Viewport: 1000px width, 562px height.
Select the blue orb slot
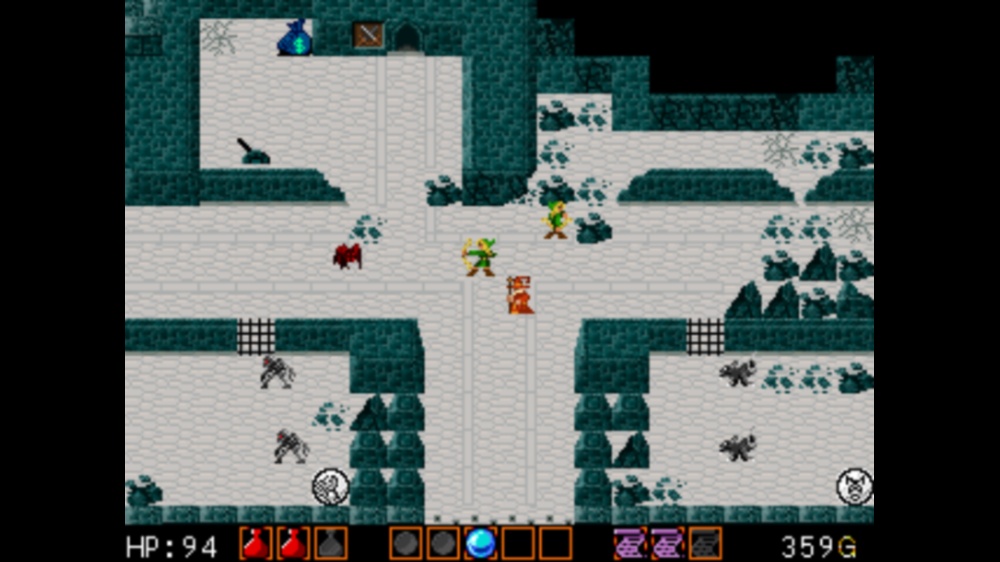pos(481,543)
